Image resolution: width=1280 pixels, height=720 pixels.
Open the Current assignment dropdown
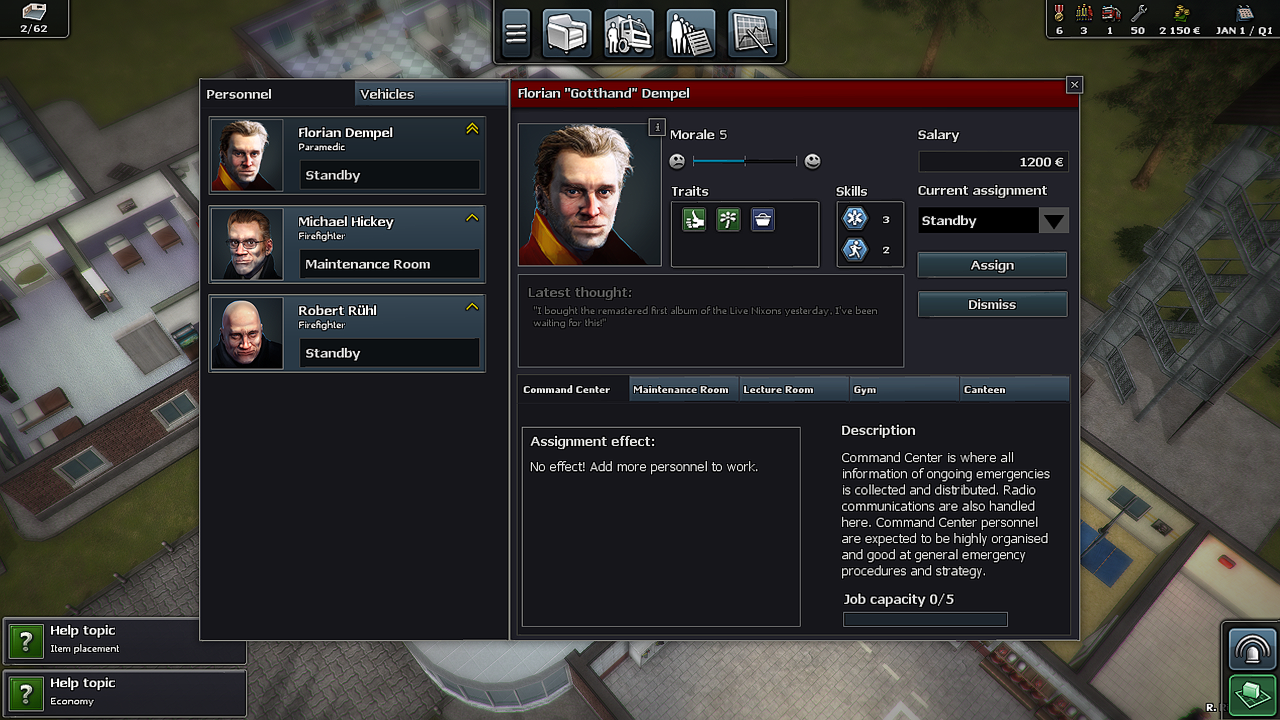(x=1053, y=220)
